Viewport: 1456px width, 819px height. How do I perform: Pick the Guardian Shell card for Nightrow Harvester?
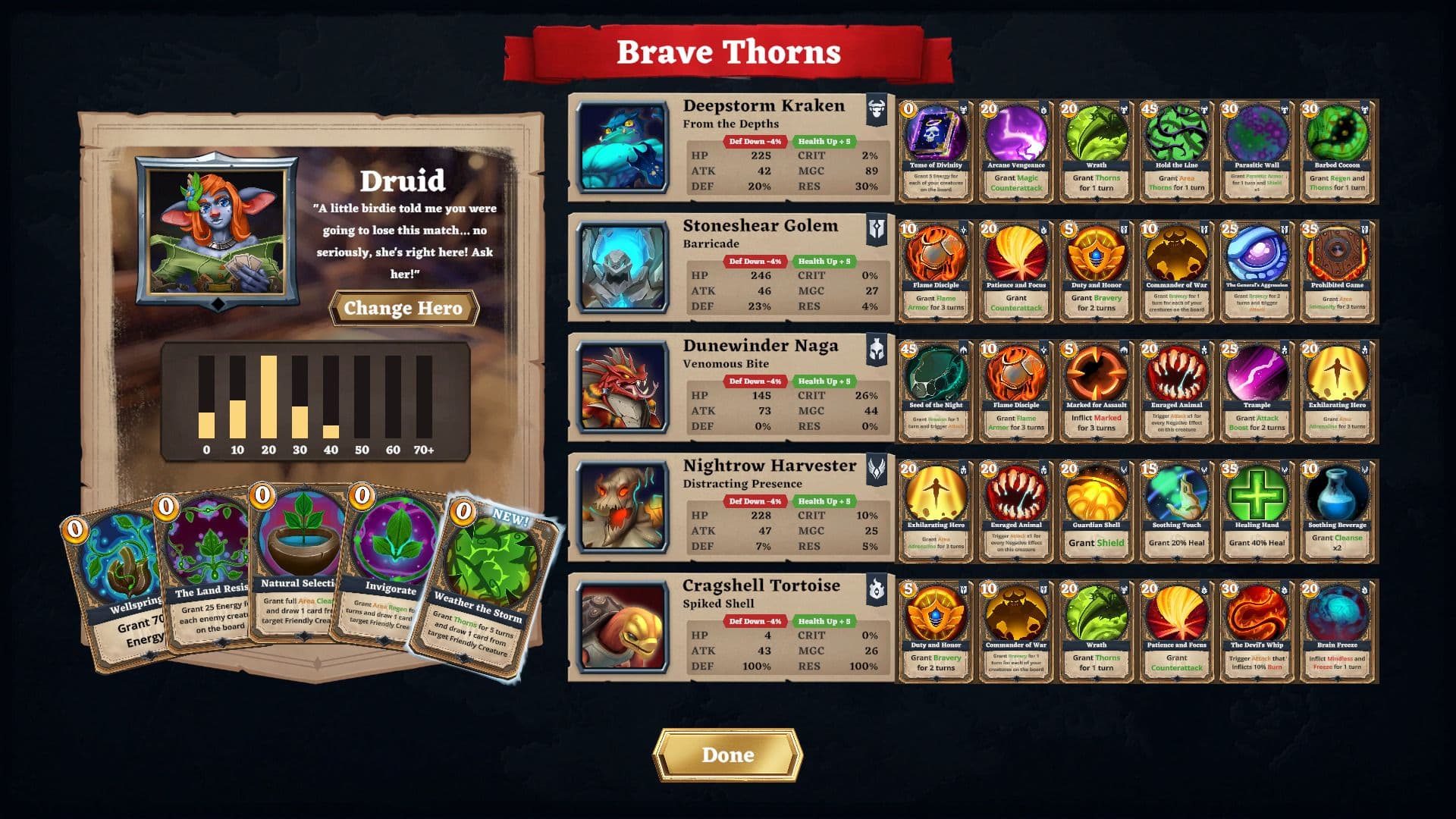pos(1096,507)
